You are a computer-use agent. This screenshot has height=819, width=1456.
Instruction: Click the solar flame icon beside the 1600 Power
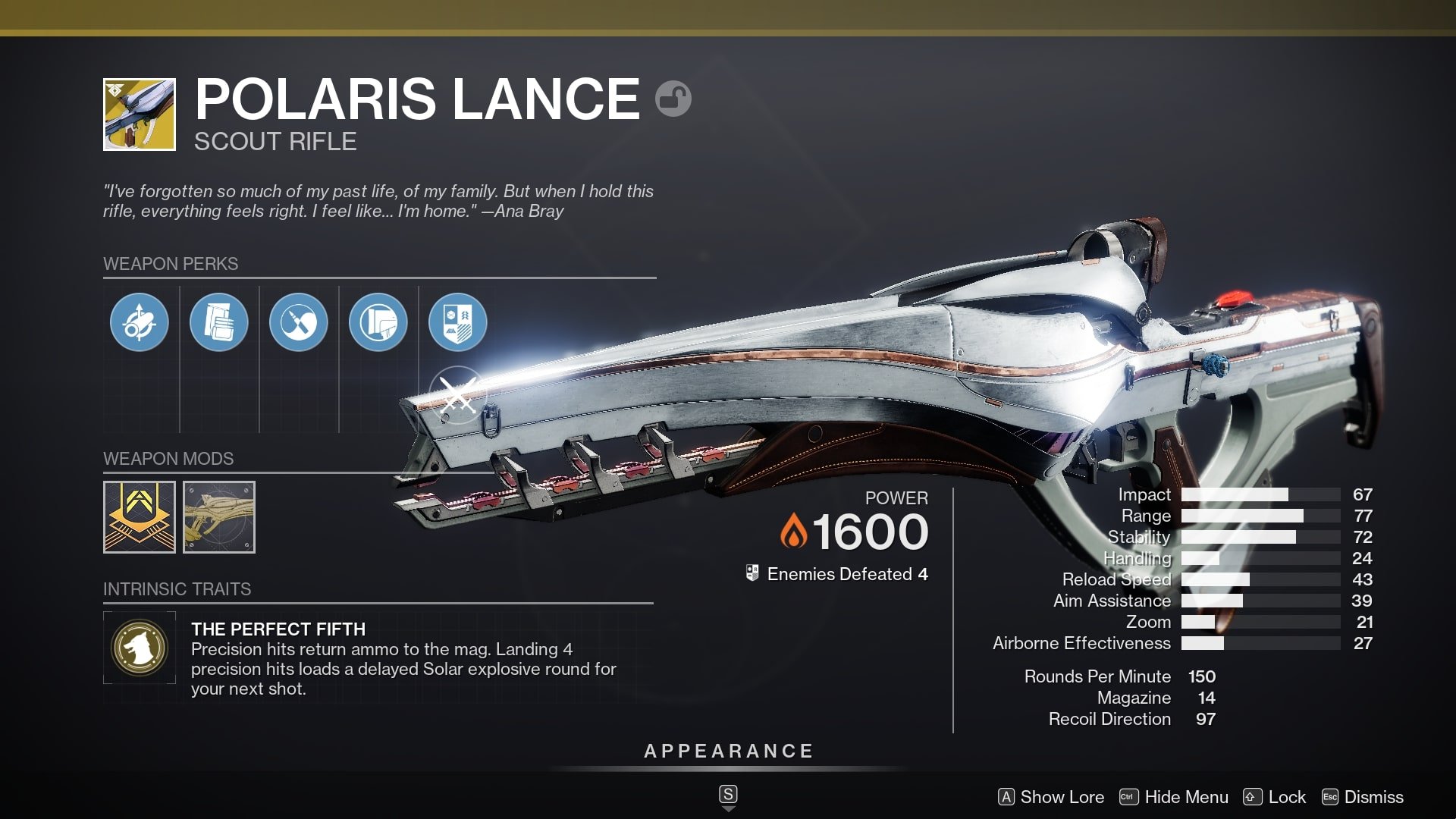[x=795, y=531]
